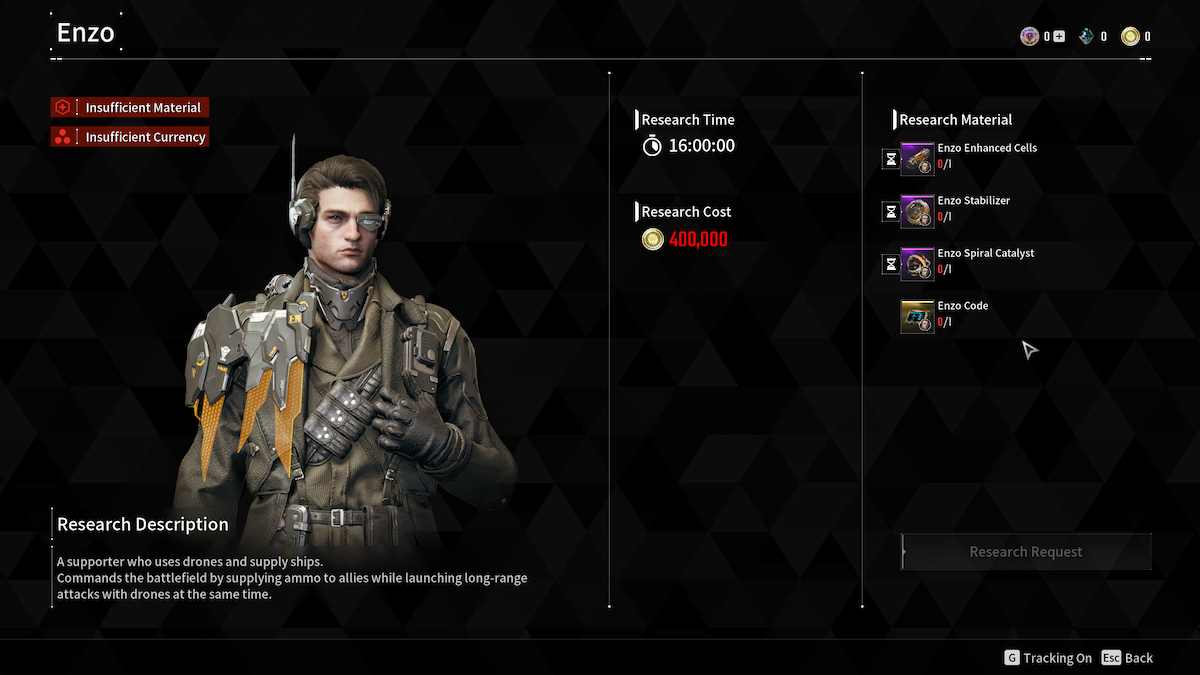The height and width of the screenshot is (675, 1200).
Task: Select the Enzo Stabilizer material icon
Action: coord(917,211)
